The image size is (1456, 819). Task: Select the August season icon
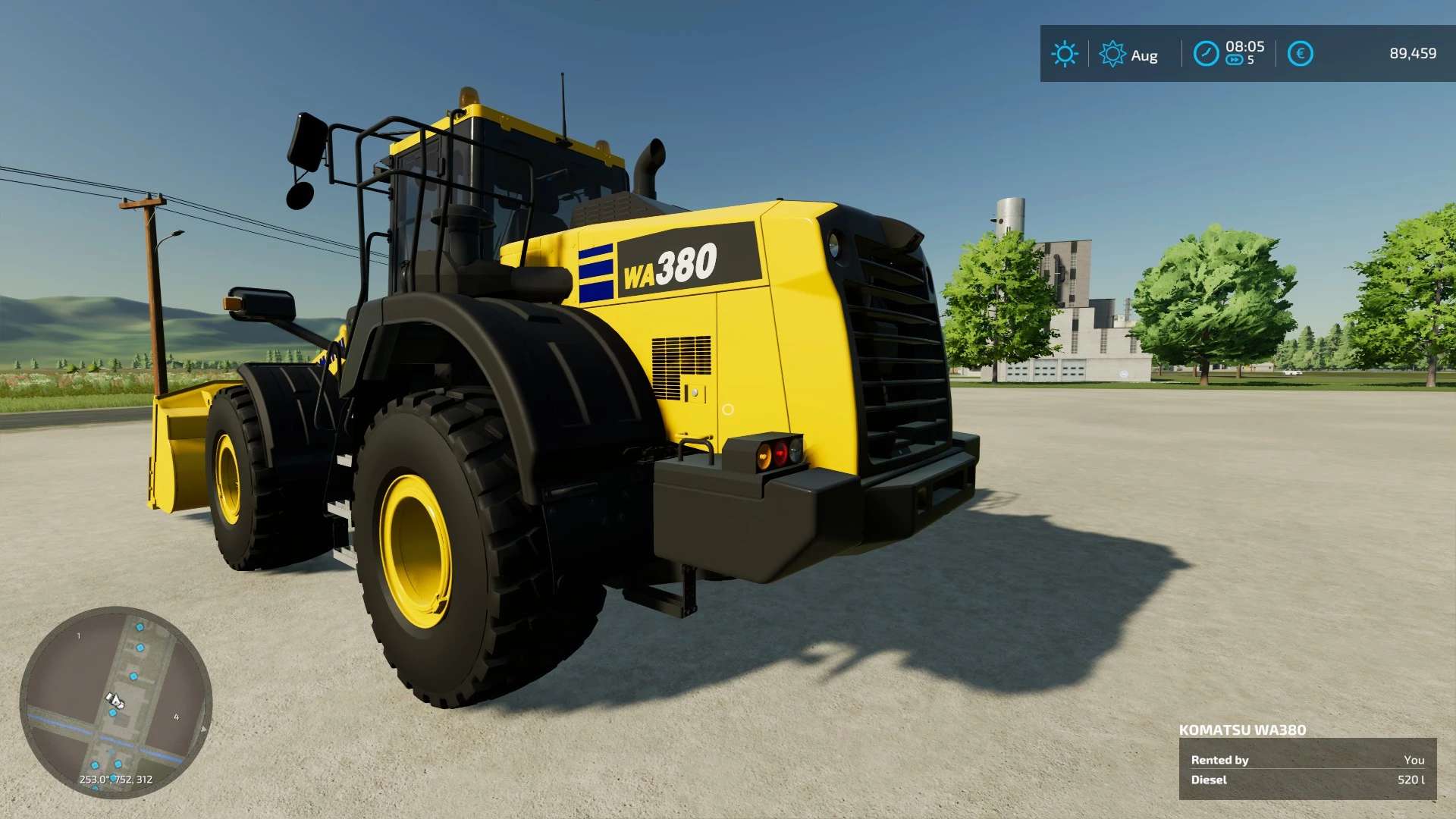1112,54
